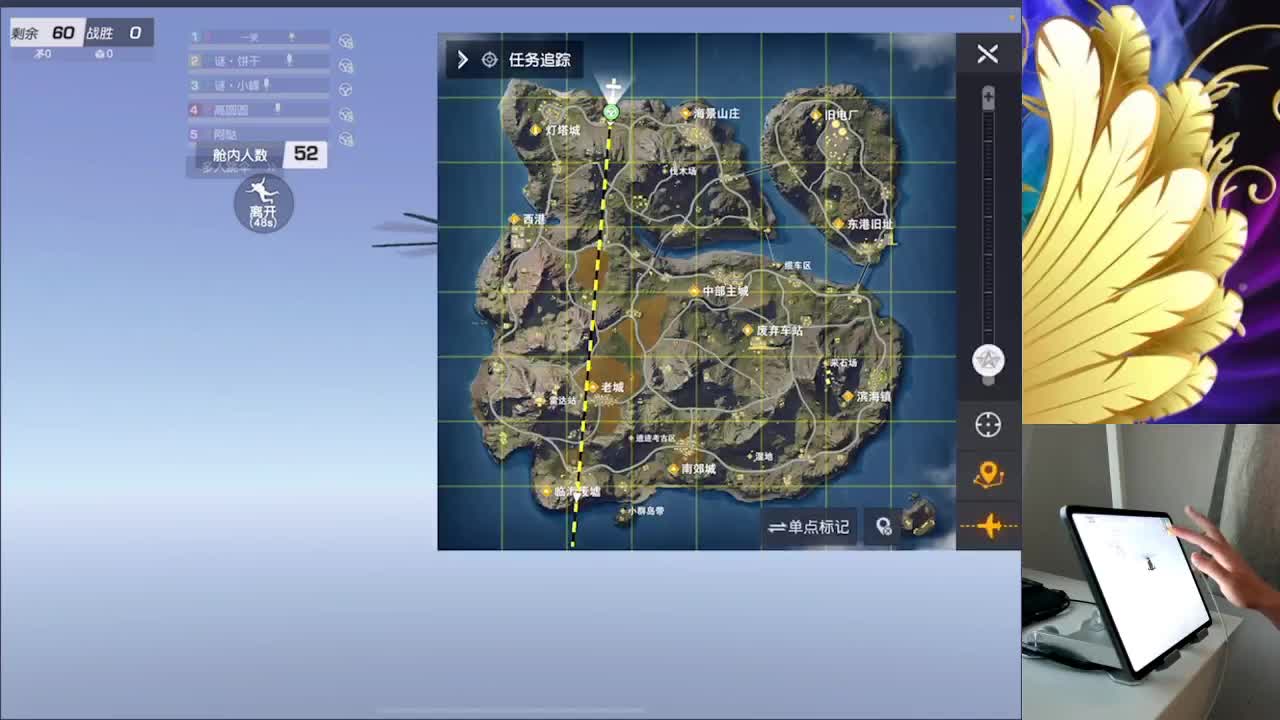The image size is (1280, 720).
Task: Toggle teammate 谜·饼干's microphone
Action: [291, 60]
